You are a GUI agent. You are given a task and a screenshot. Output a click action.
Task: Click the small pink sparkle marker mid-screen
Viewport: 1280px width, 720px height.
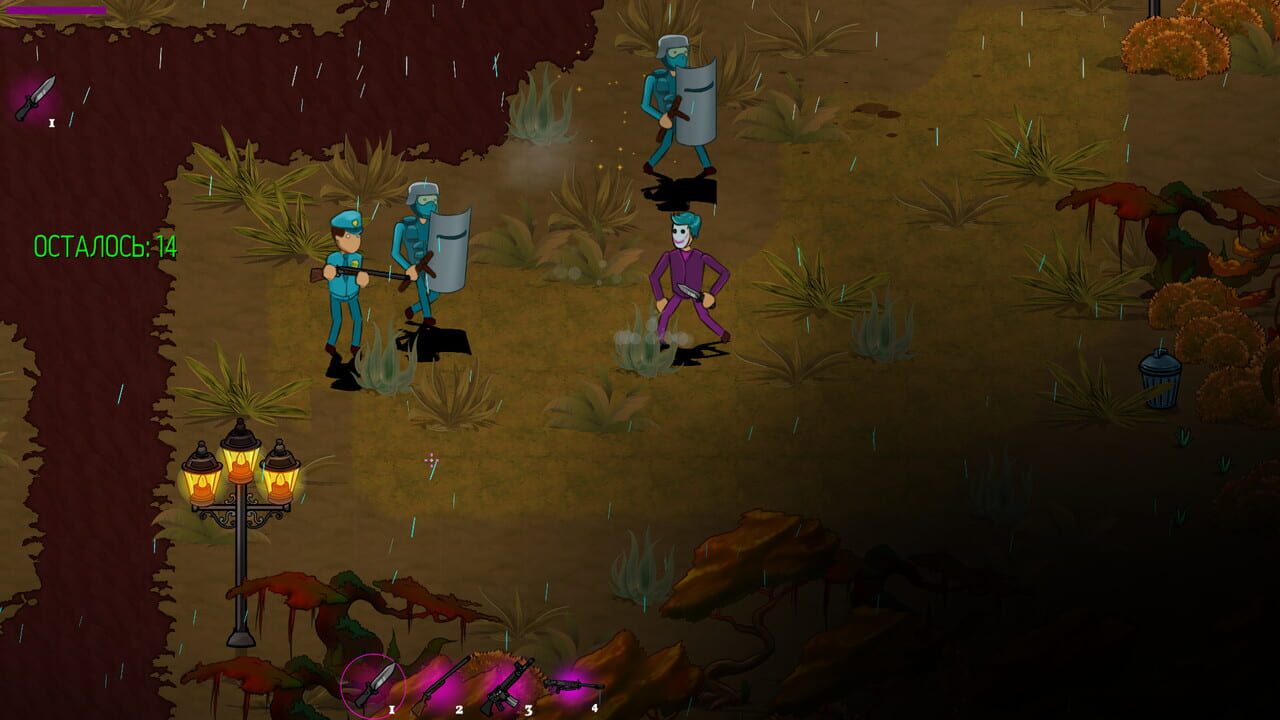tap(430, 460)
